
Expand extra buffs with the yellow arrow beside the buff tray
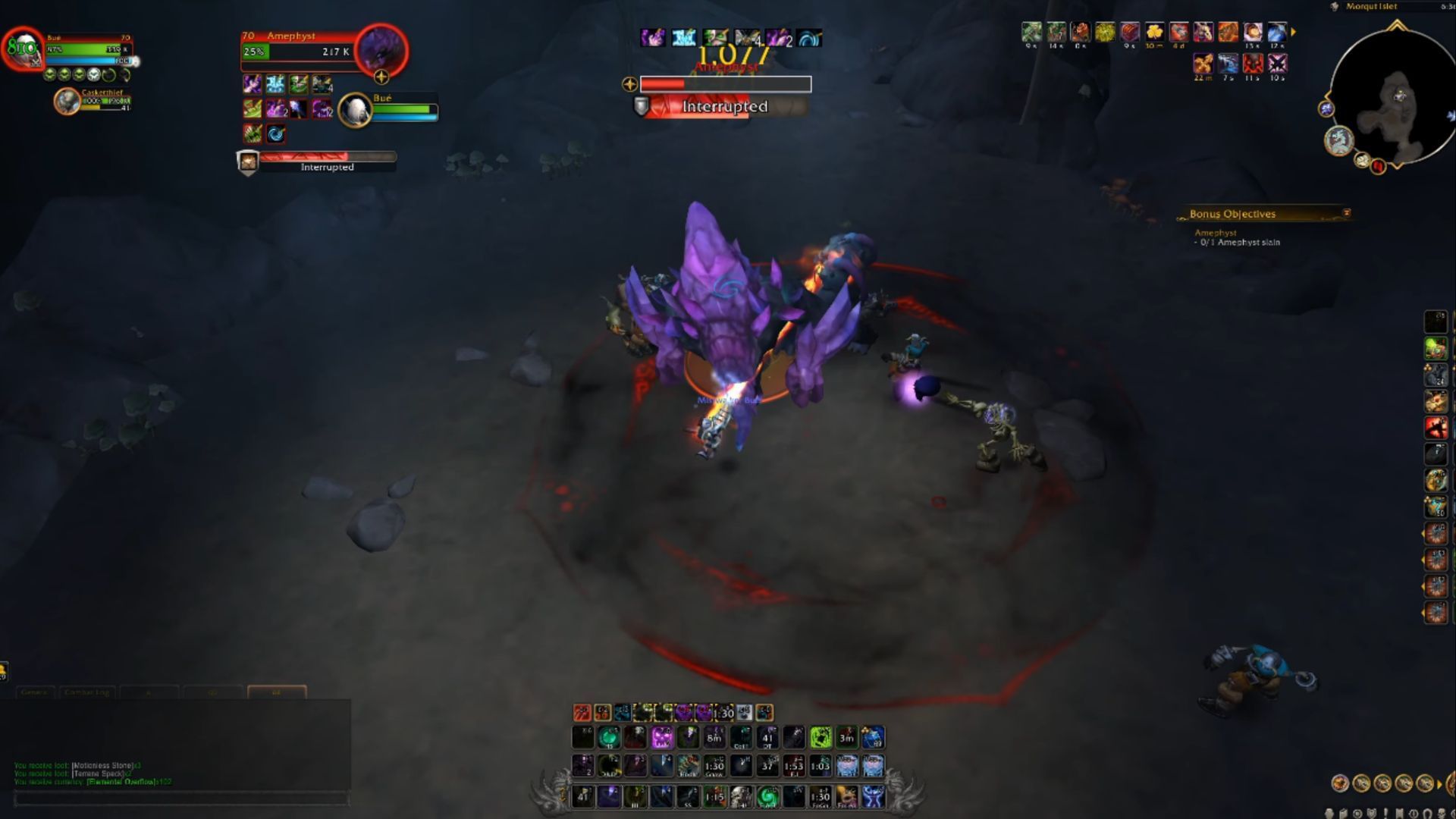click(1294, 33)
